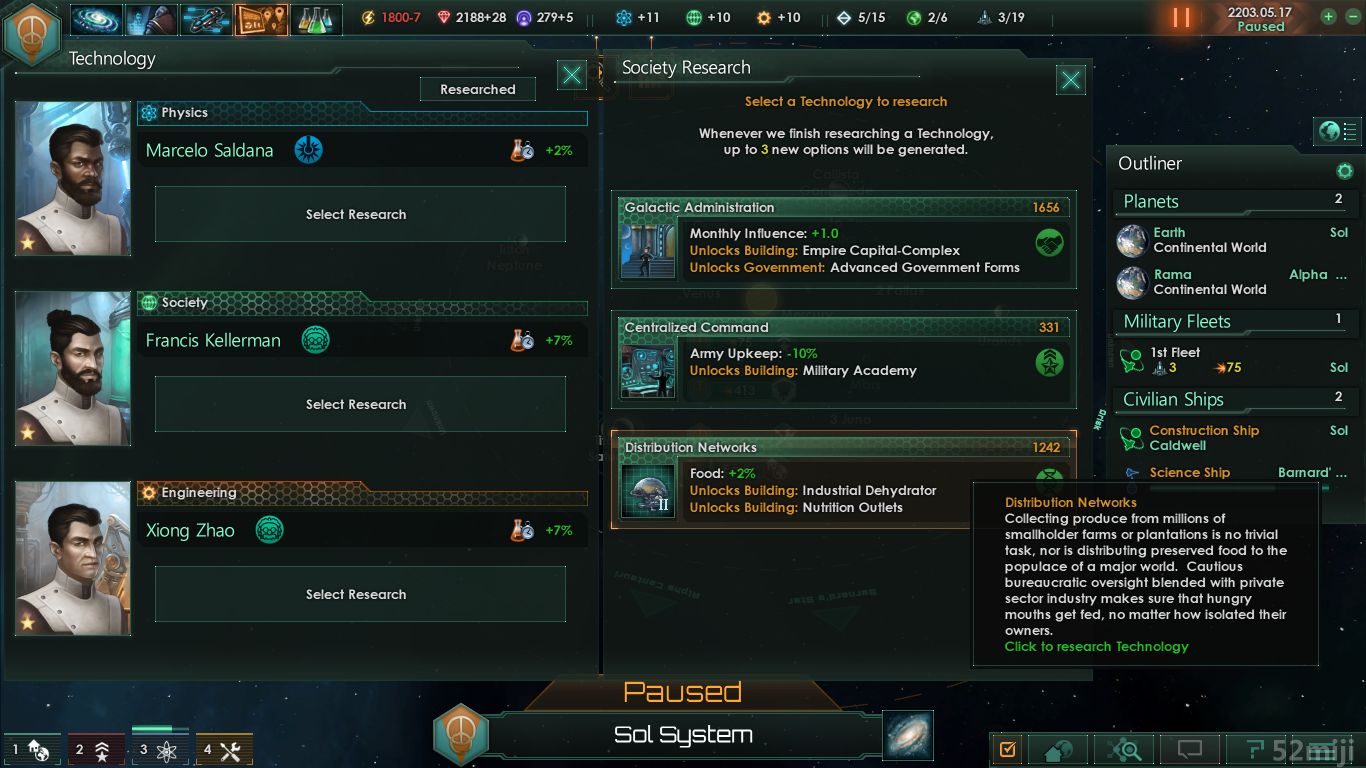Select group tab 3 with atom icon

[160, 748]
